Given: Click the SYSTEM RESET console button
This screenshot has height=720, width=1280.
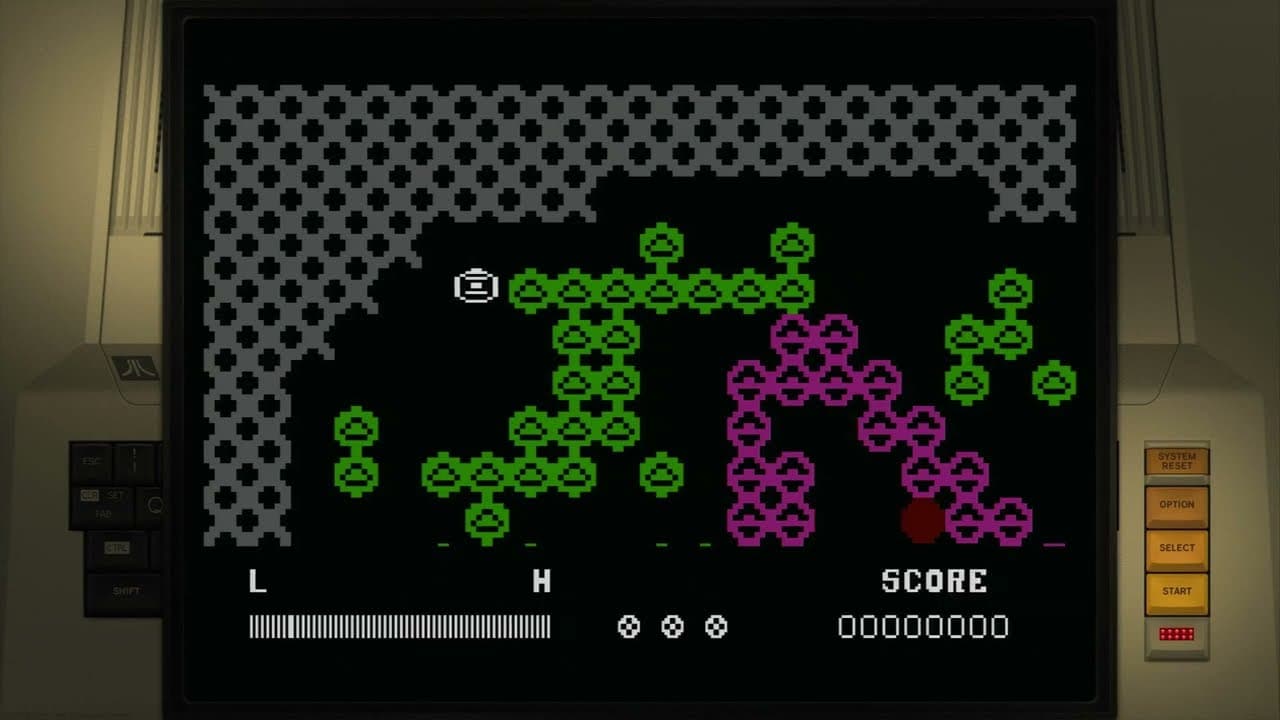Looking at the screenshot, I should pos(1177,461).
